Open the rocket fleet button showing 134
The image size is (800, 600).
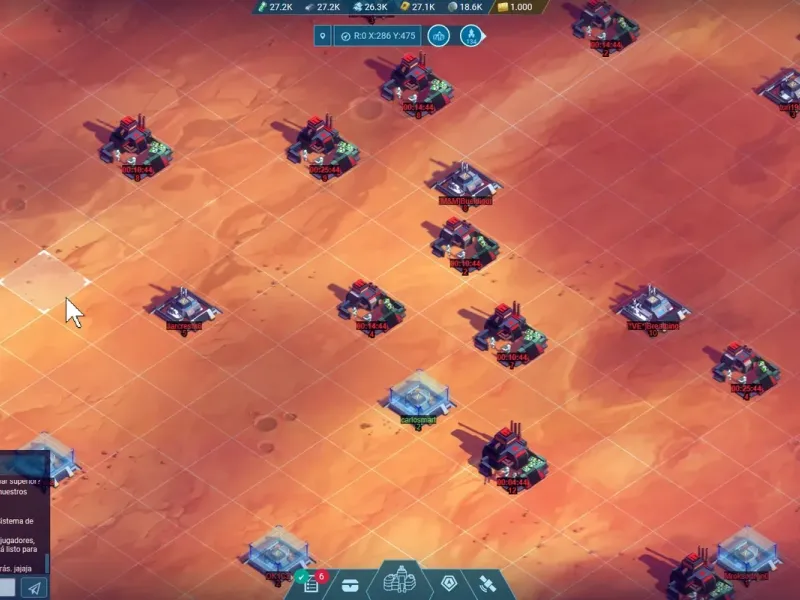click(x=470, y=36)
